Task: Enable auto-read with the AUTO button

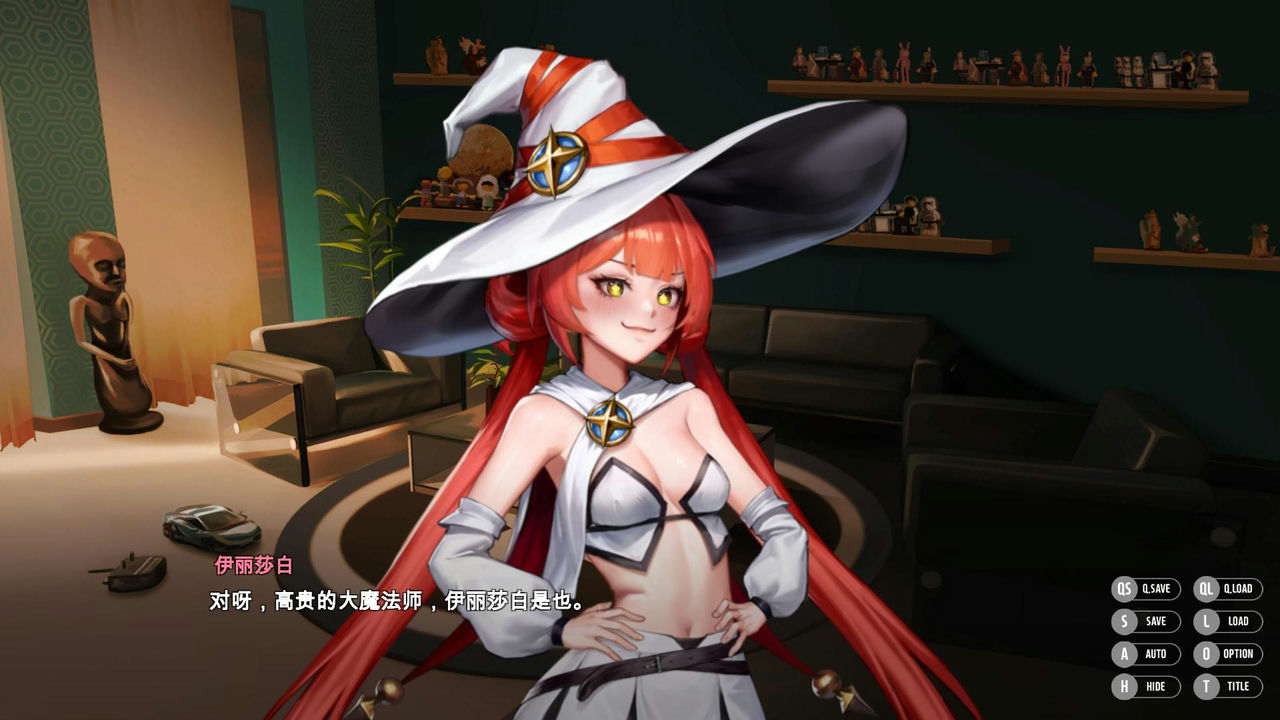Action: [x=1153, y=654]
